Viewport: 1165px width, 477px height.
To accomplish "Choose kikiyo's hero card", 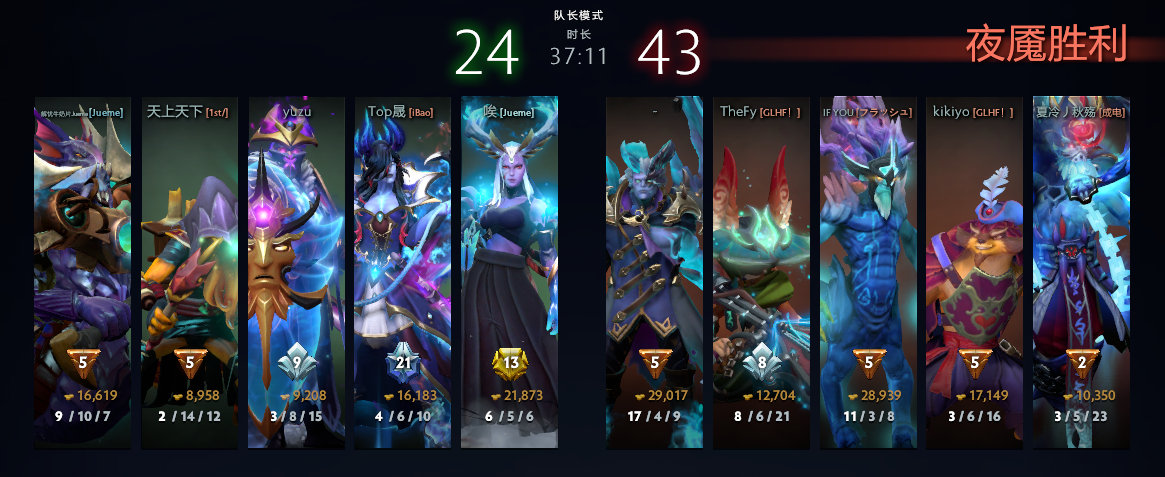I will click(x=974, y=270).
